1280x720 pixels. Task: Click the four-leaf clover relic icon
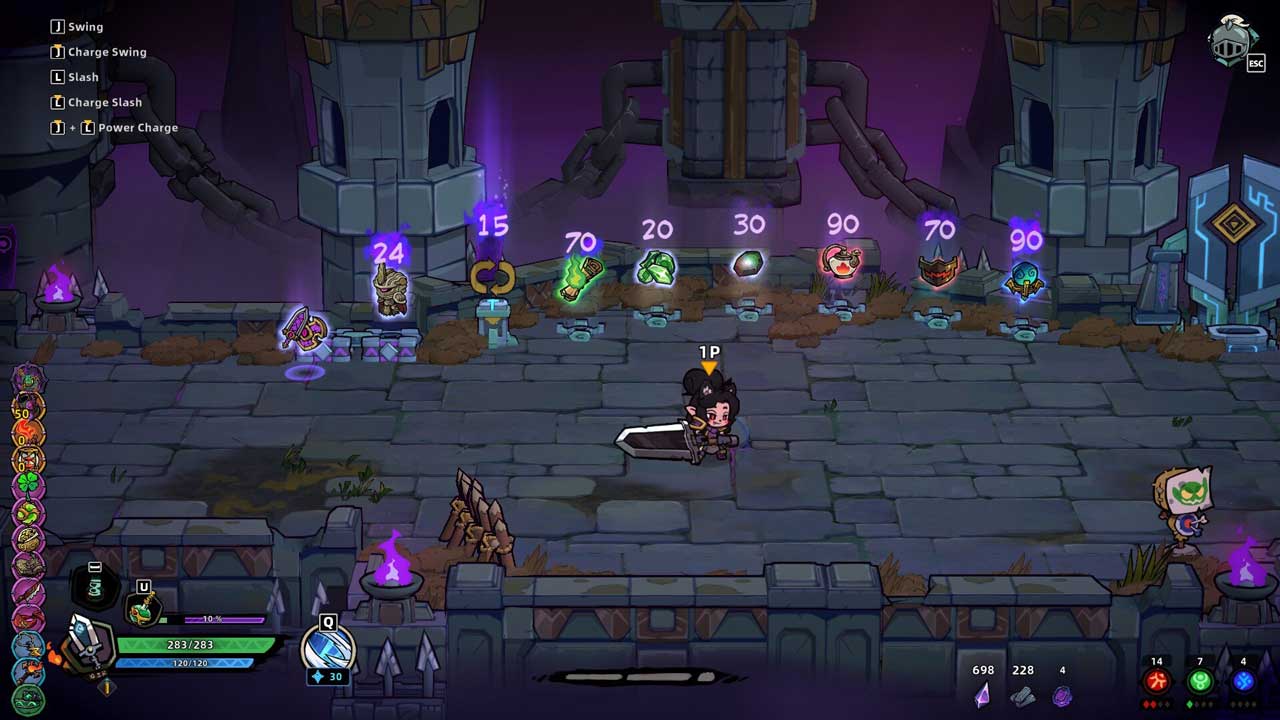click(28, 485)
